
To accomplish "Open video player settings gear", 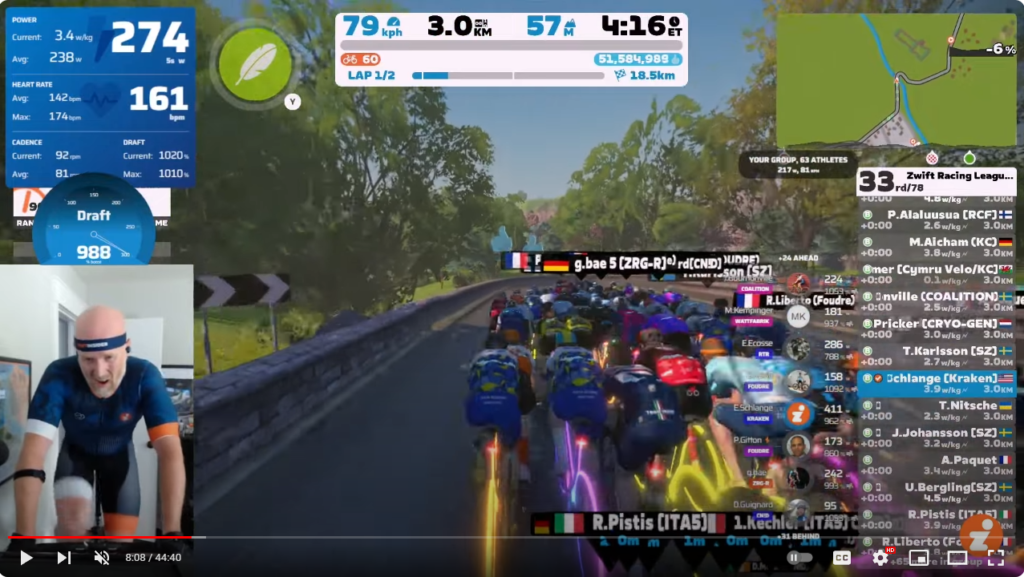I will [880, 557].
